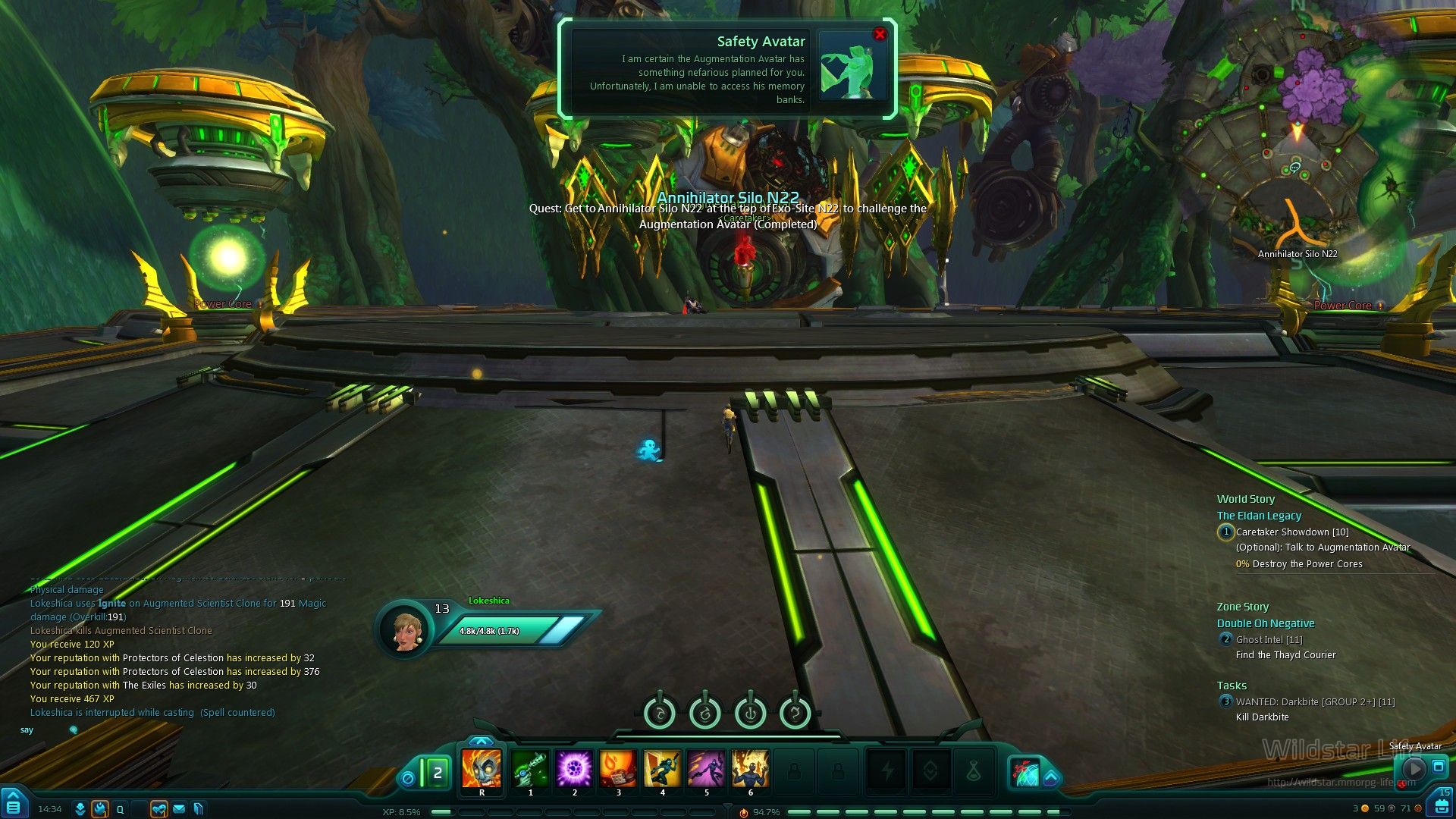Cast the purple energy orb ability

pyautogui.click(x=574, y=769)
